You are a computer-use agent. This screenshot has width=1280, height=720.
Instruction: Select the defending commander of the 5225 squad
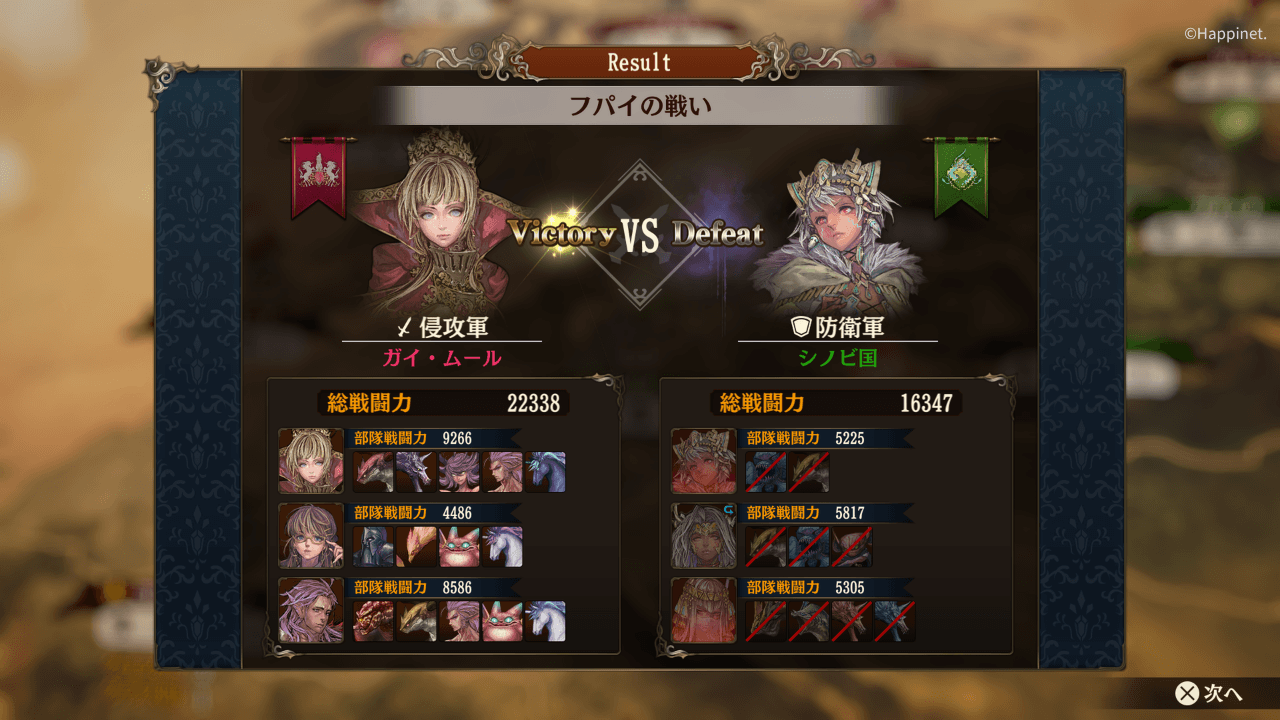[x=704, y=461]
